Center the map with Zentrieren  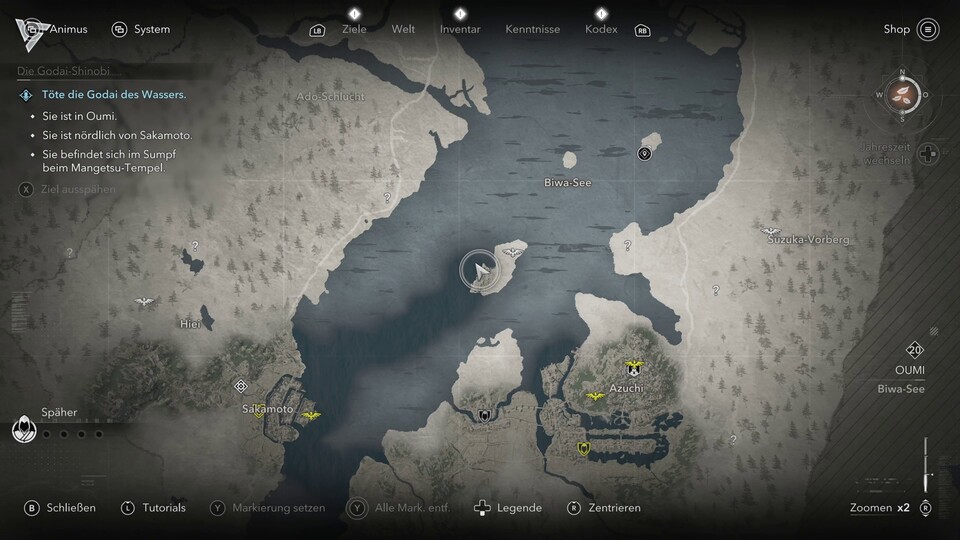point(603,508)
